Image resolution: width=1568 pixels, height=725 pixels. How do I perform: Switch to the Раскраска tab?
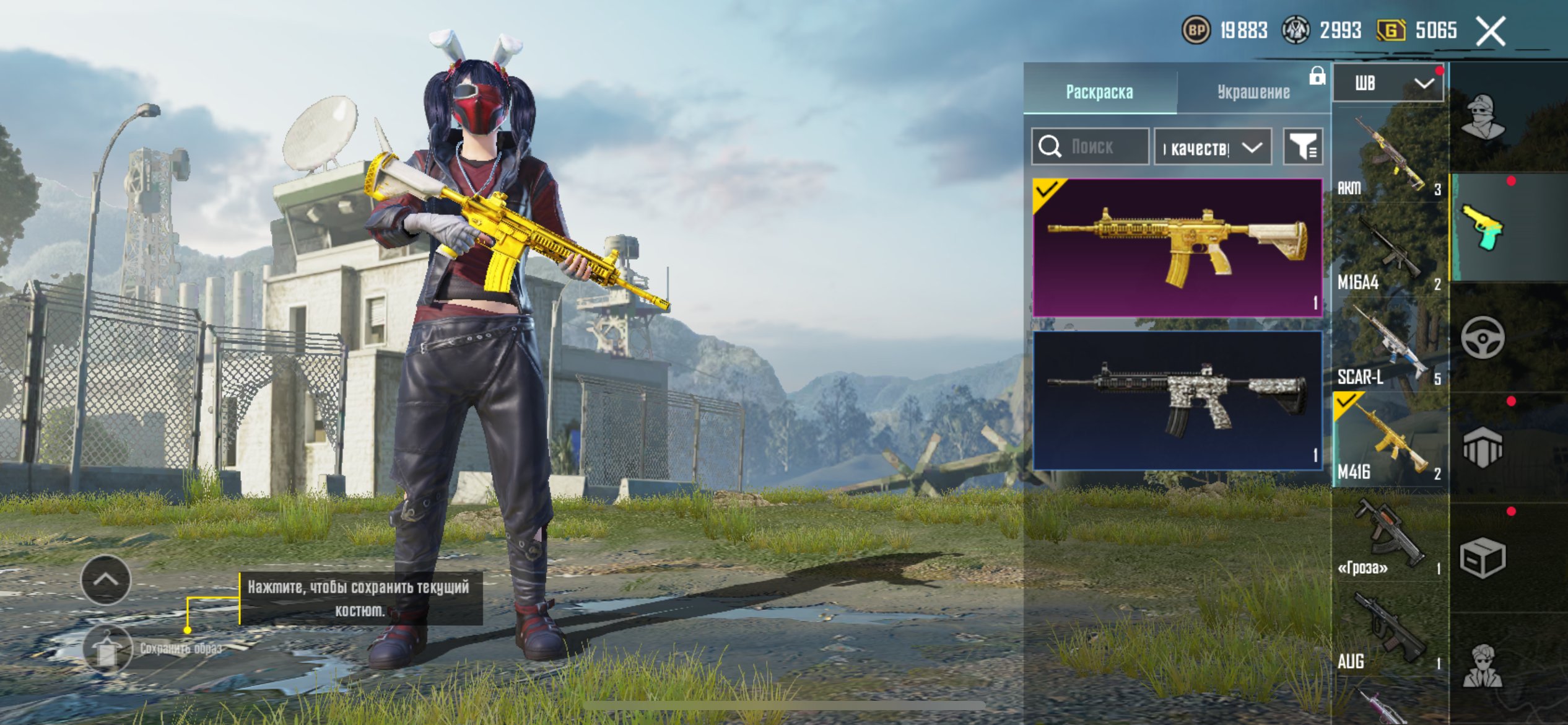(x=1099, y=92)
